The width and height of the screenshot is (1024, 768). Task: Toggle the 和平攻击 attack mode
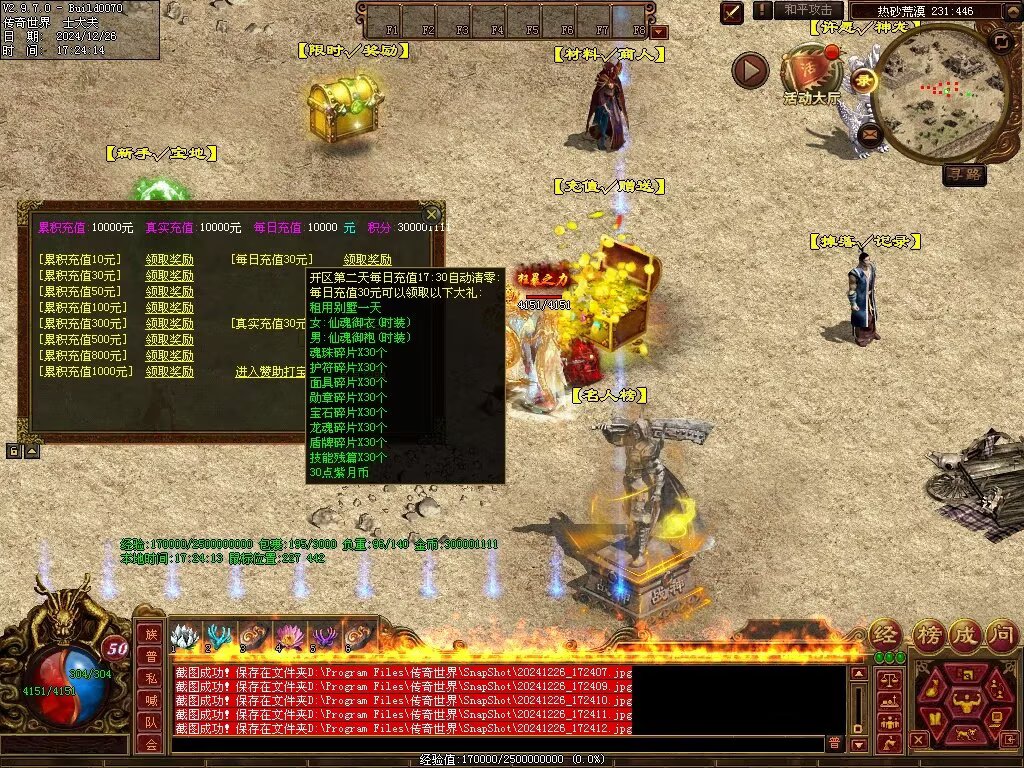[808, 10]
